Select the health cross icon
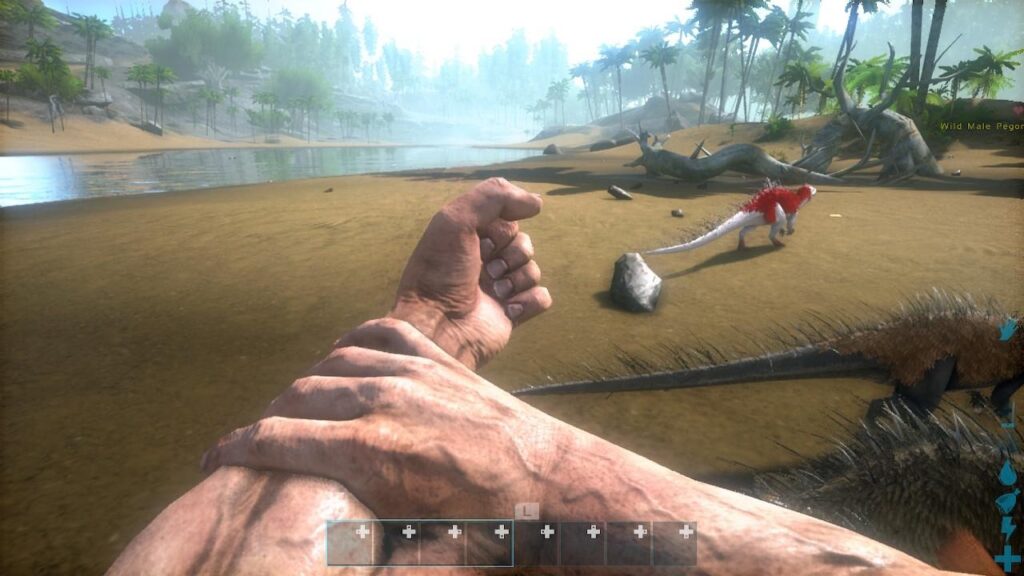 pyautogui.click(x=1008, y=558)
